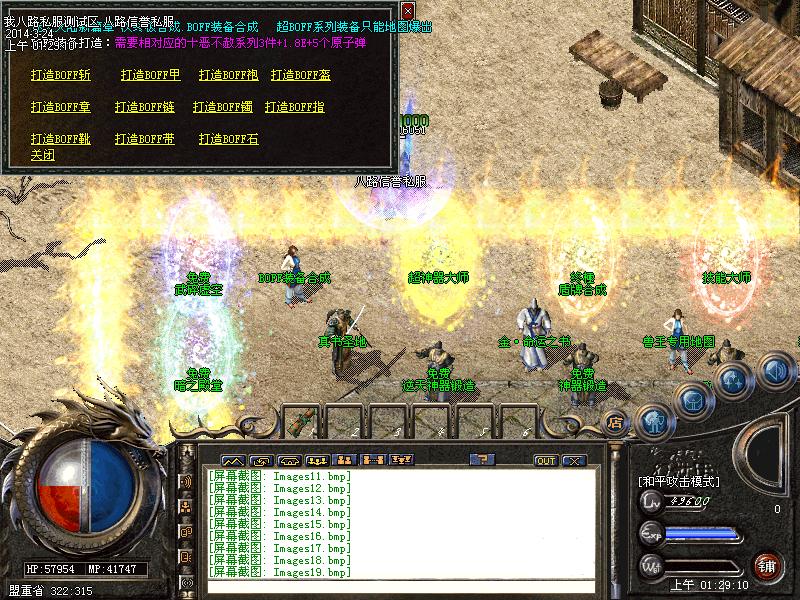This screenshot has width=800, height=600.
Task: Choose the 打造BOFF盔 helmet option
Action: (x=300, y=75)
